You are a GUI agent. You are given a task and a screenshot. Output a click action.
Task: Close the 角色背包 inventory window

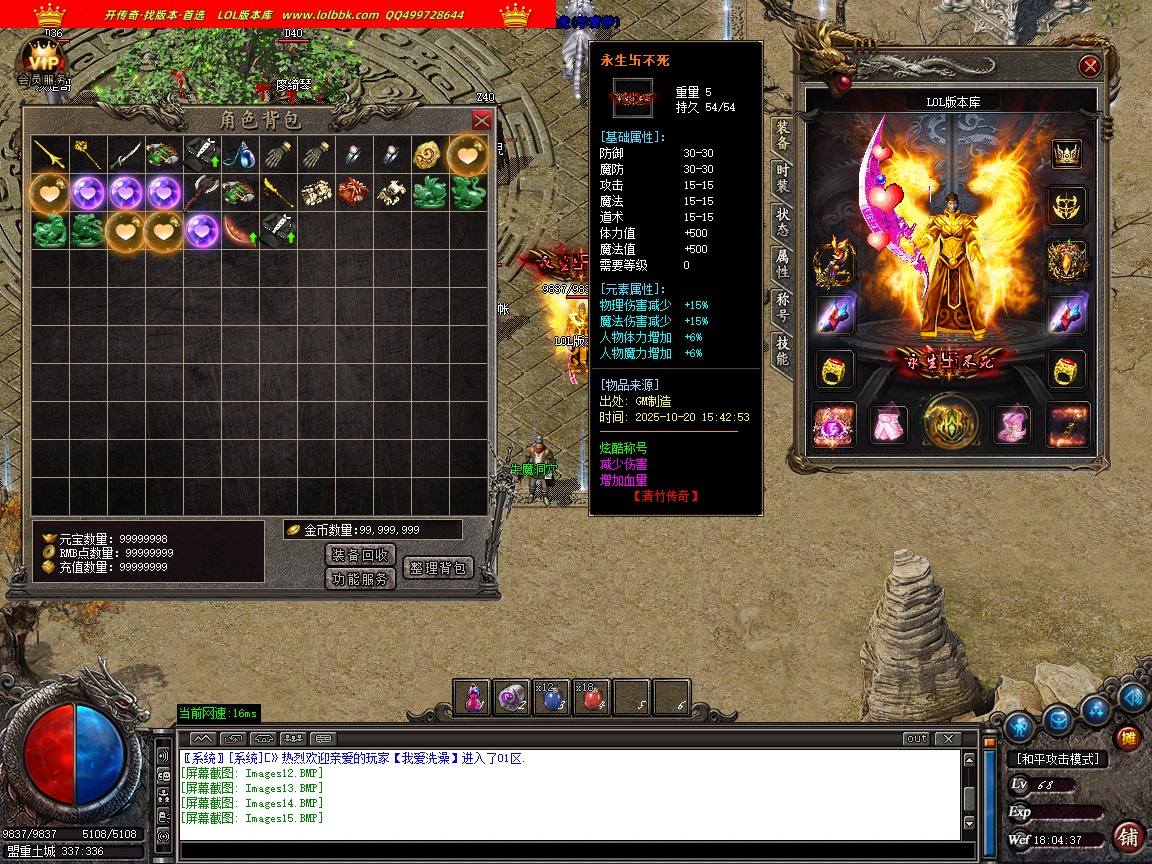pyautogui.click(x=481, y=120)
